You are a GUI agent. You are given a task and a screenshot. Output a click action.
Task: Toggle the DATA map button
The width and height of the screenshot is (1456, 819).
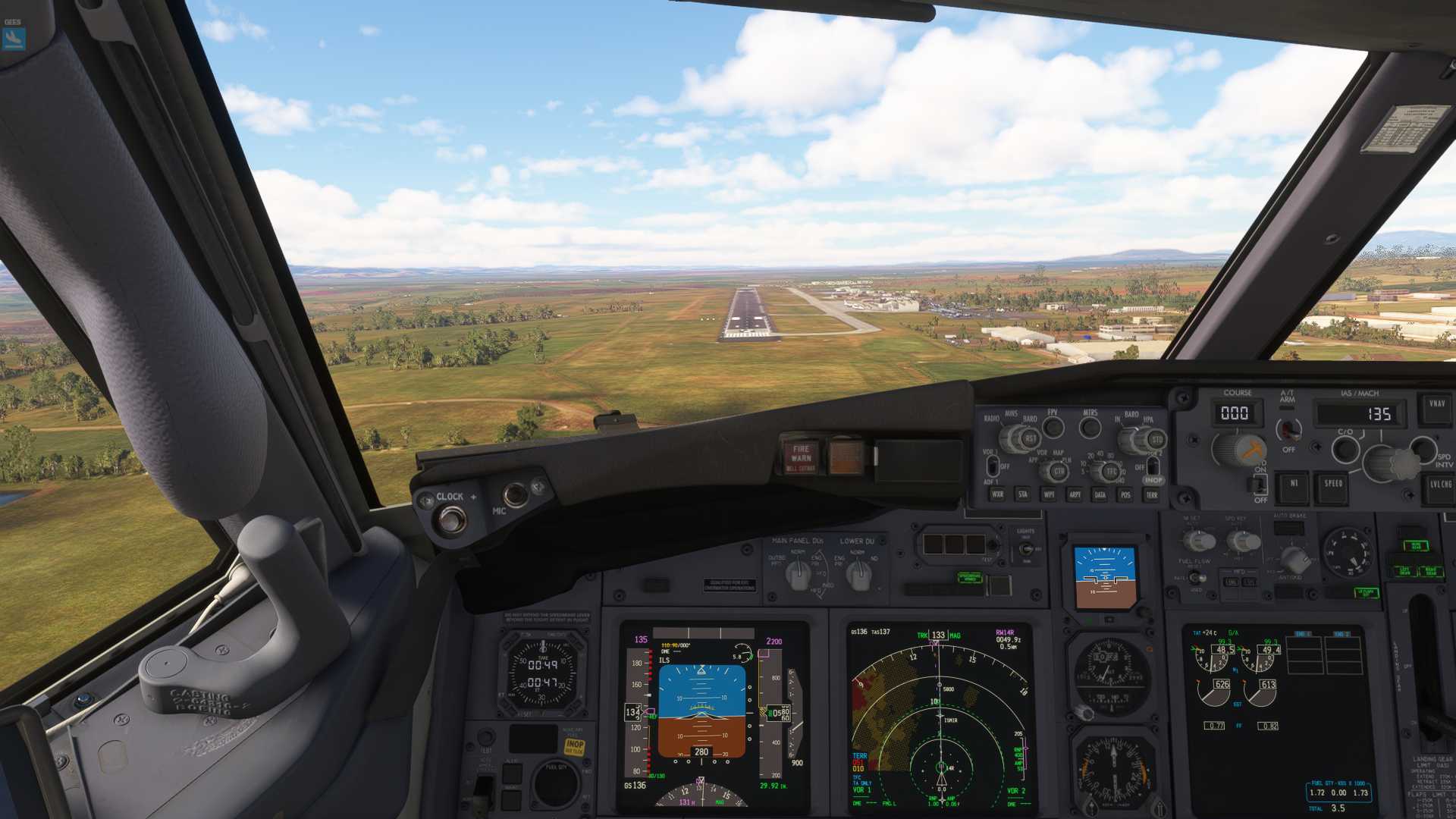coord(1100,494)
